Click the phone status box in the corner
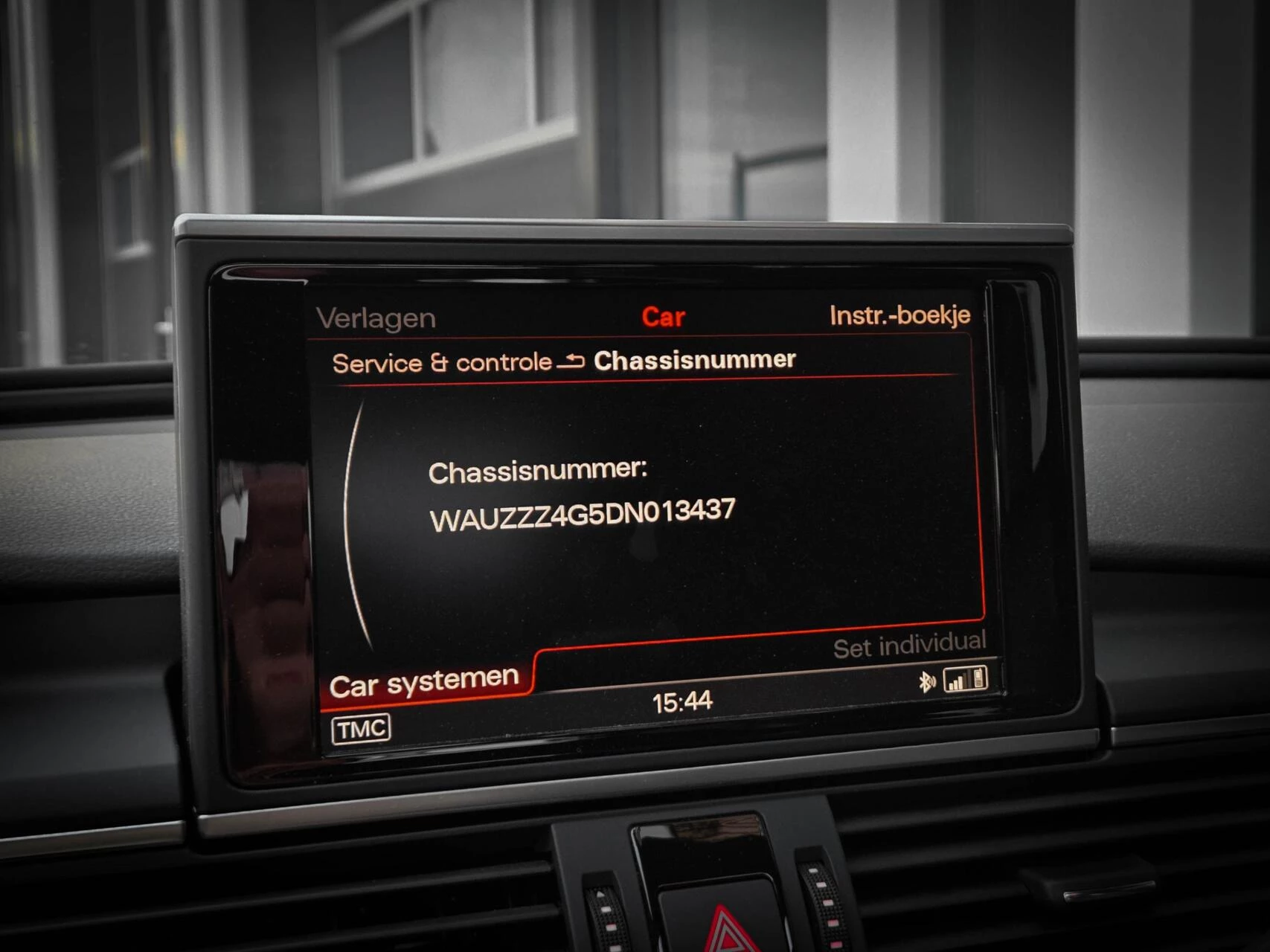The width and height of the screenshot is (1270, 952). pos(965,679)
